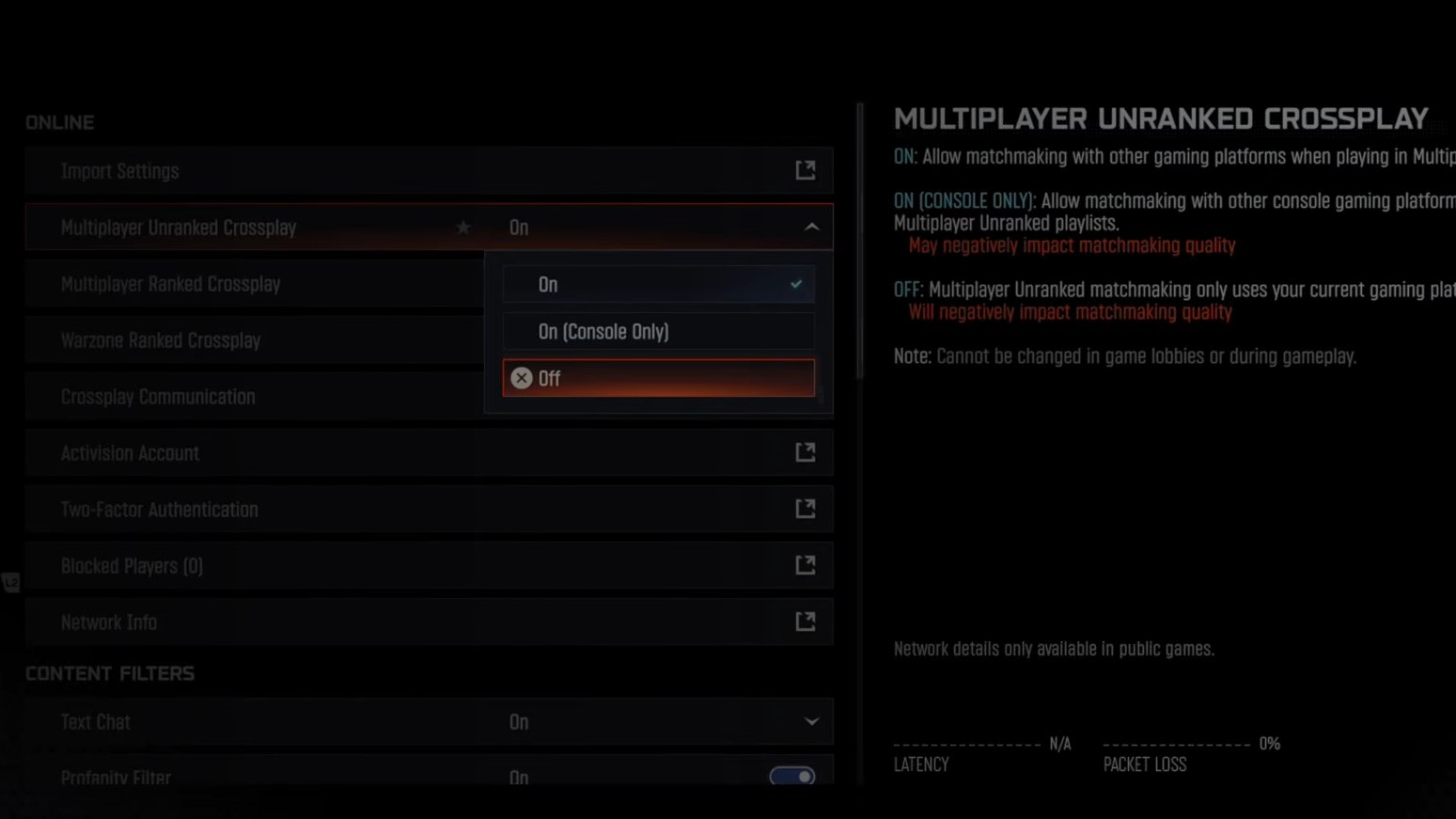
Task: Select the Crossplay Communication row
Action: [254, 397]
